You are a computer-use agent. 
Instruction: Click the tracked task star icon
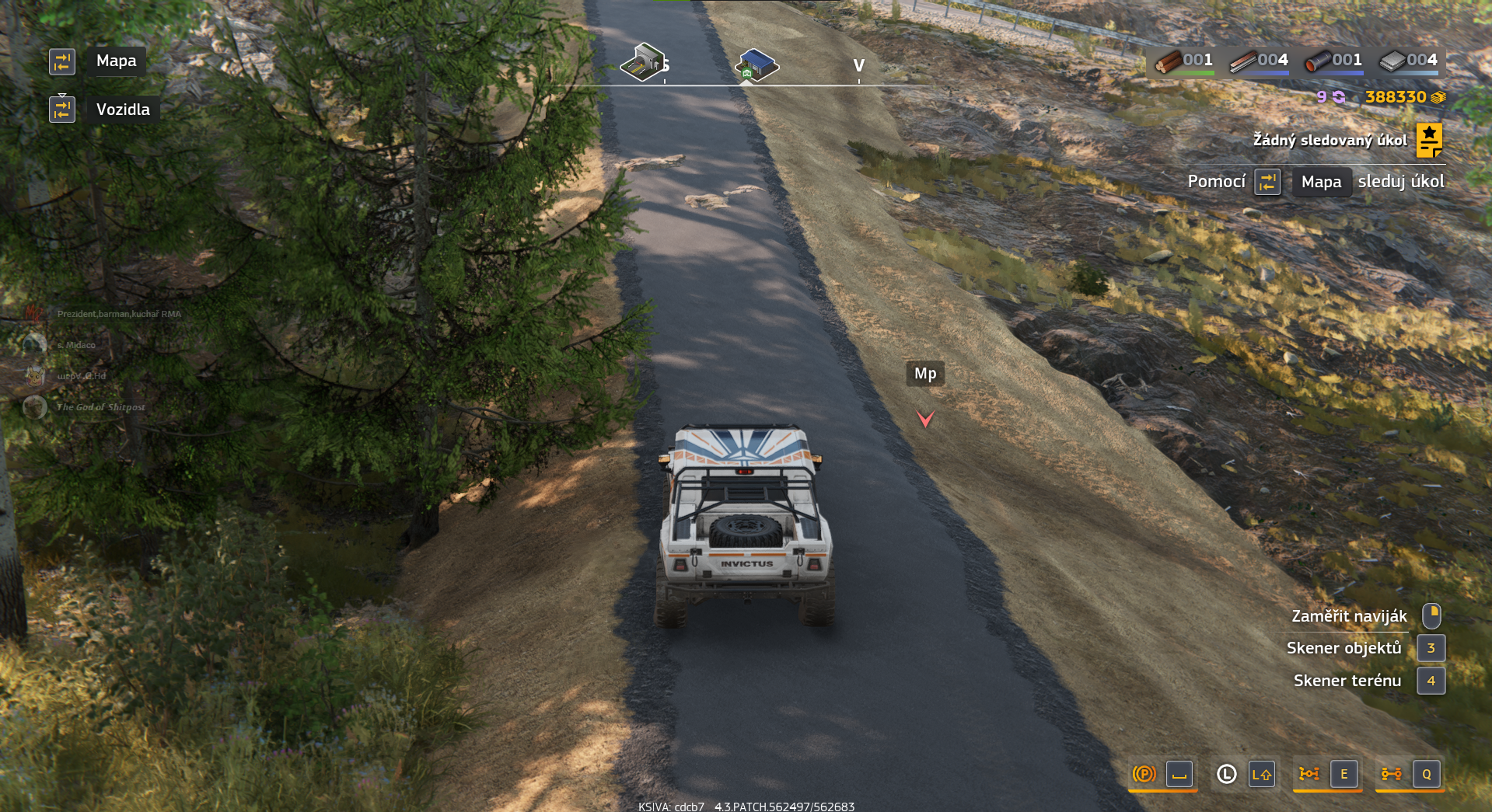tap(1429, 140)
